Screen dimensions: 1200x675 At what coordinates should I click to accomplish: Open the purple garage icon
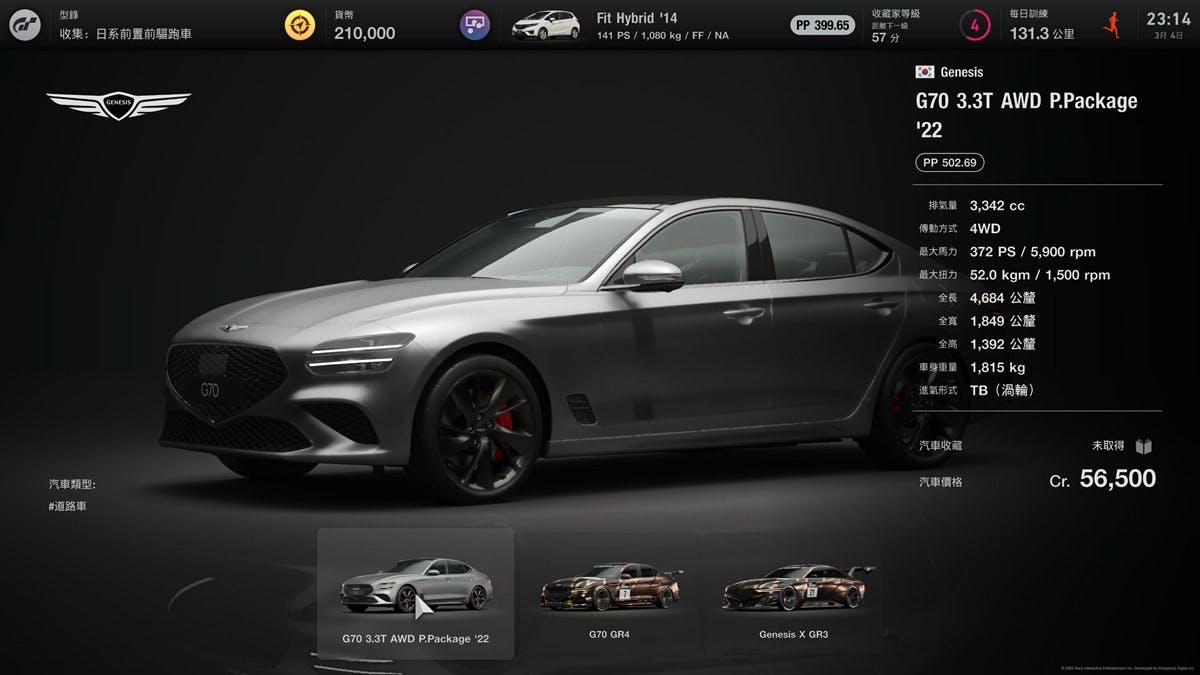(x=474, y=25)
